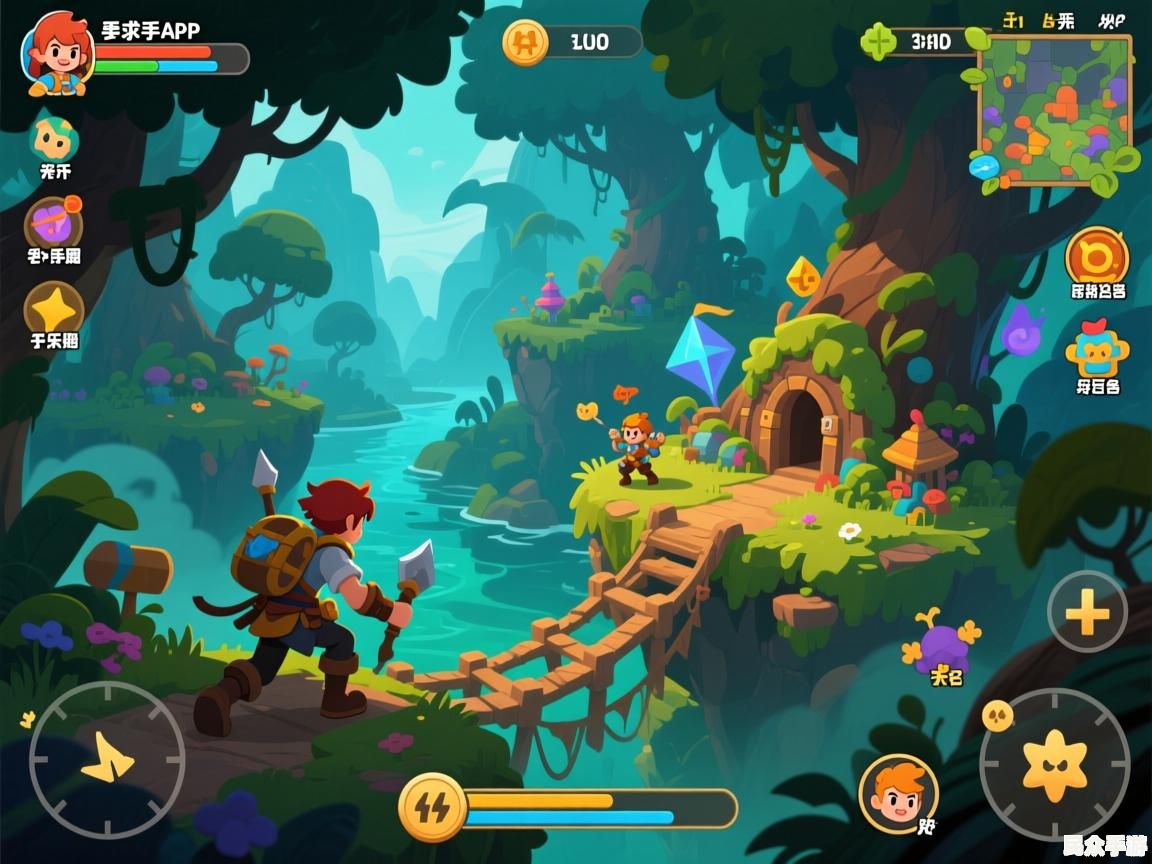1152x864 pixels.
Task: Click the gold coin currency icon
Action: (525, 42)
